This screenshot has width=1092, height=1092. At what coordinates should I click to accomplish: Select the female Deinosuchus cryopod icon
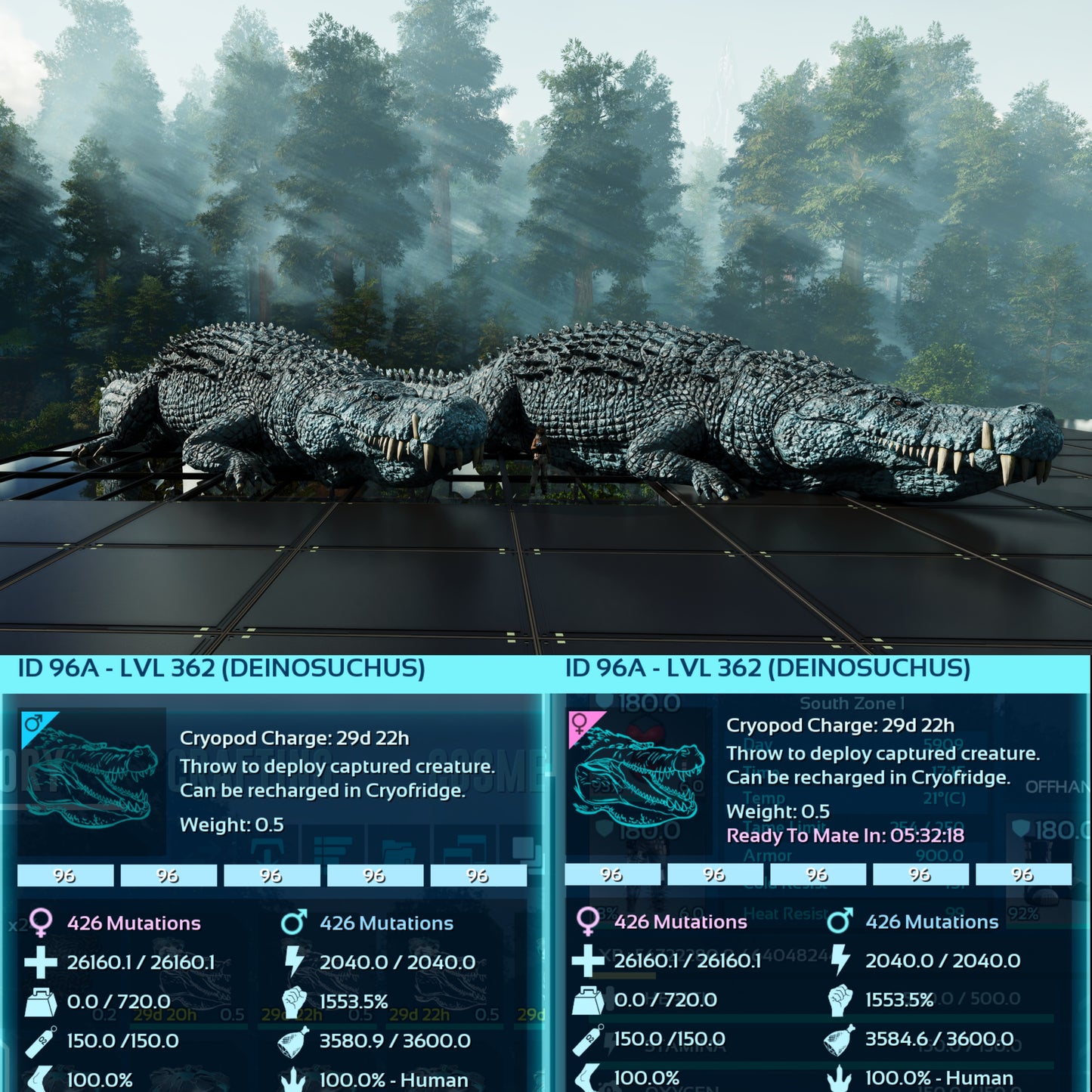point(639,781)
